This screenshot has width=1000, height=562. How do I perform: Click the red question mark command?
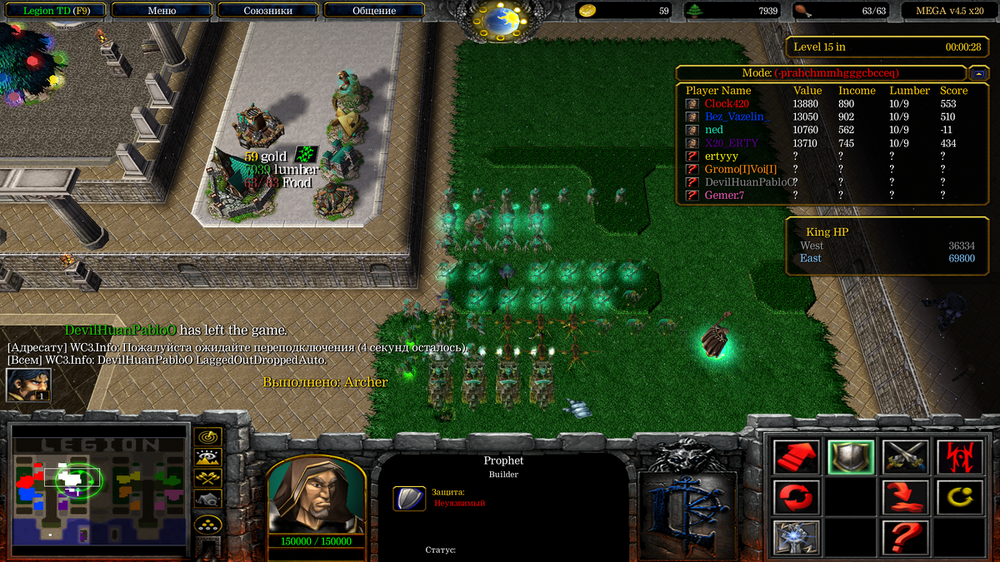(905, 536)
